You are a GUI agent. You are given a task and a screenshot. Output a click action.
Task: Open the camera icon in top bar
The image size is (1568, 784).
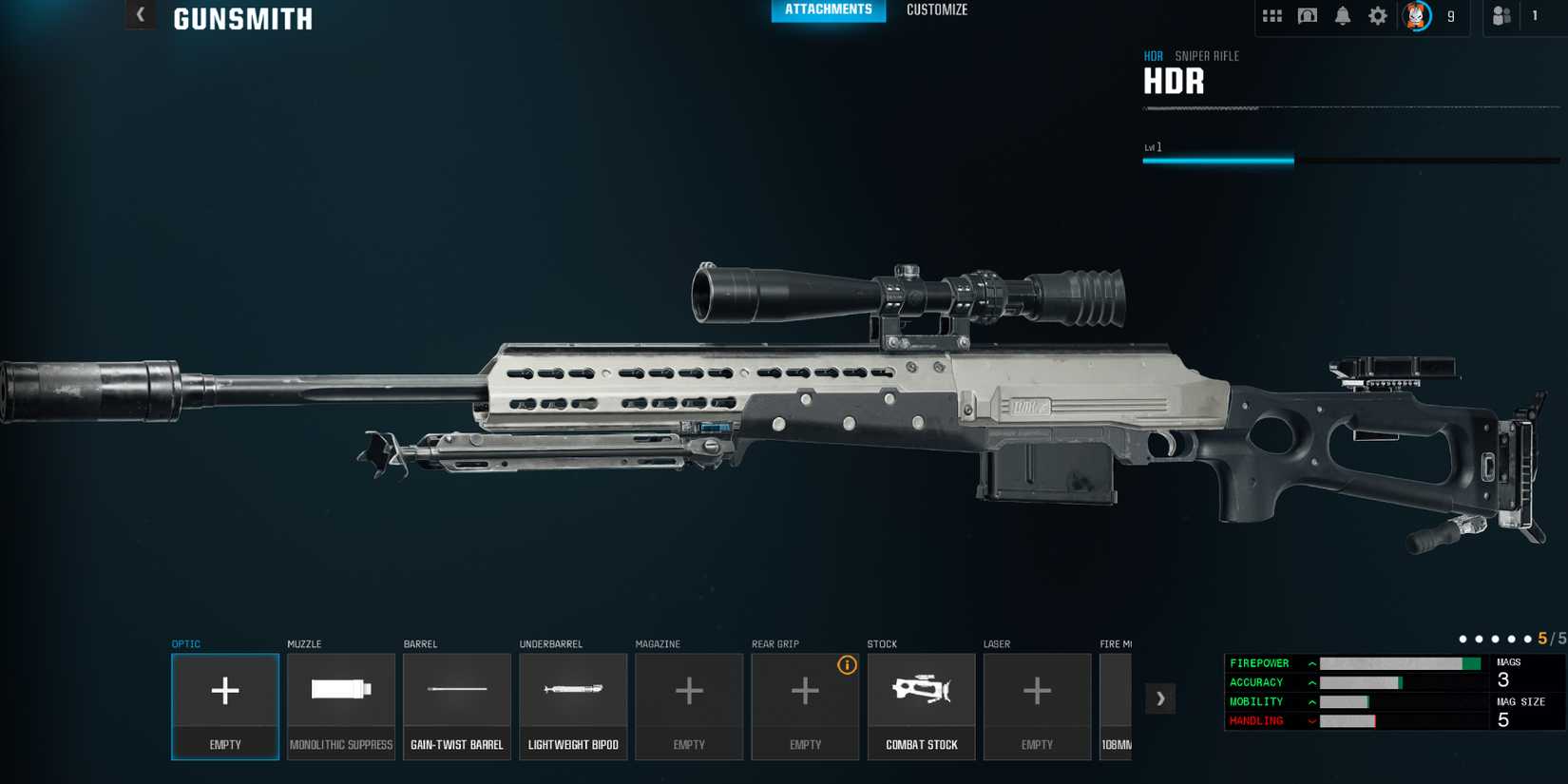[1308, 15]
